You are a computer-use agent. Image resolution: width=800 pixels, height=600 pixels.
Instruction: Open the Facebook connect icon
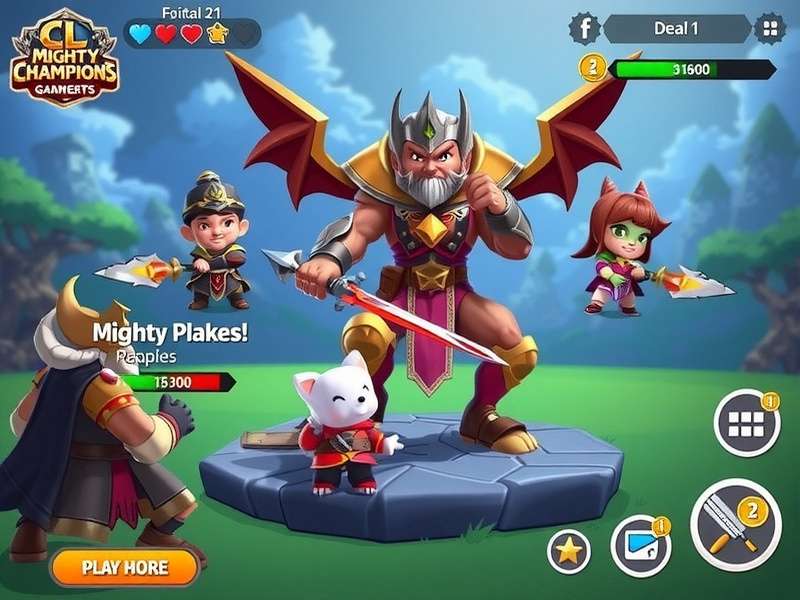[x=583, y=28]
